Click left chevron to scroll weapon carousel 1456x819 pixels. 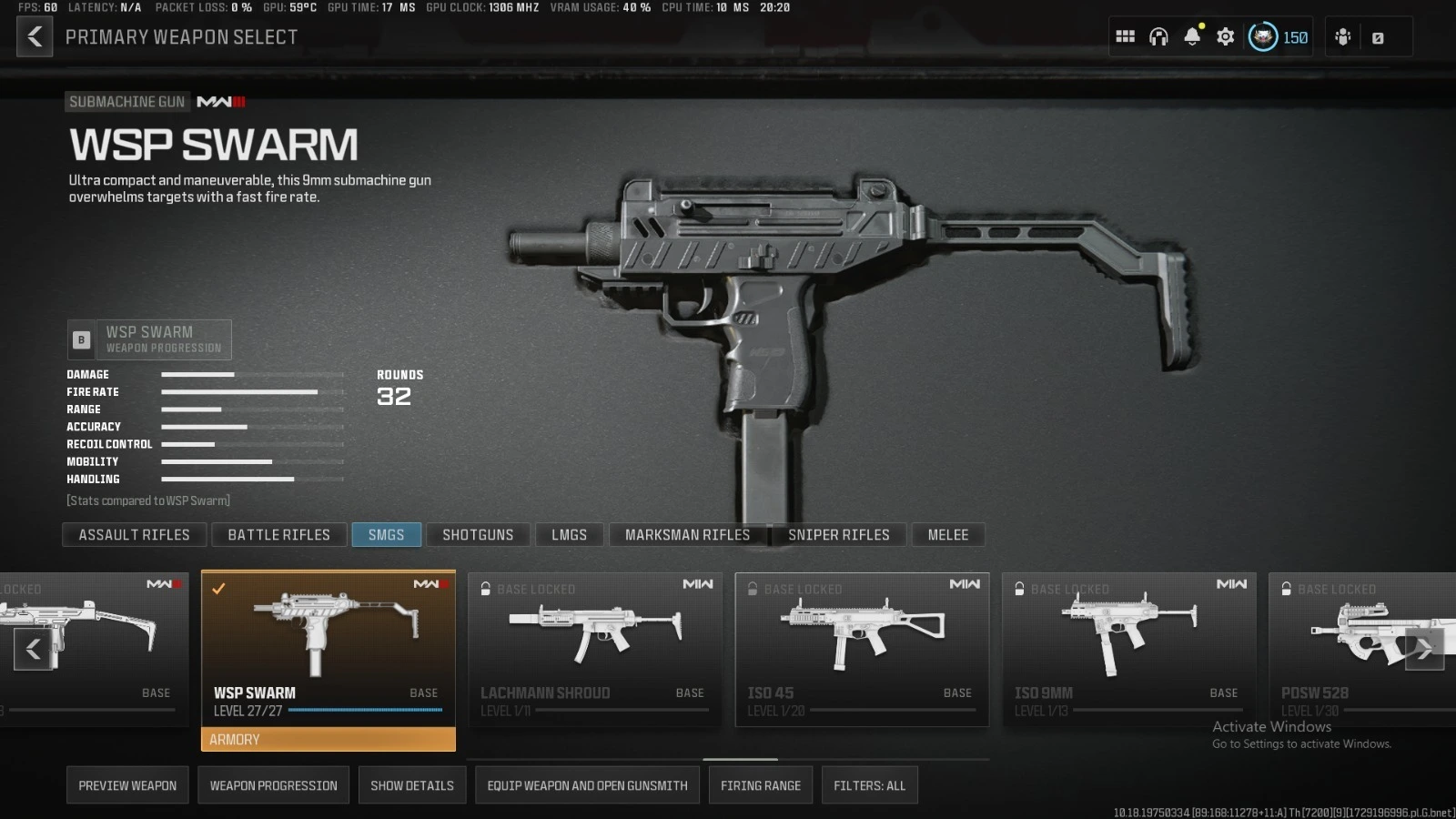(x=33, y=649)
